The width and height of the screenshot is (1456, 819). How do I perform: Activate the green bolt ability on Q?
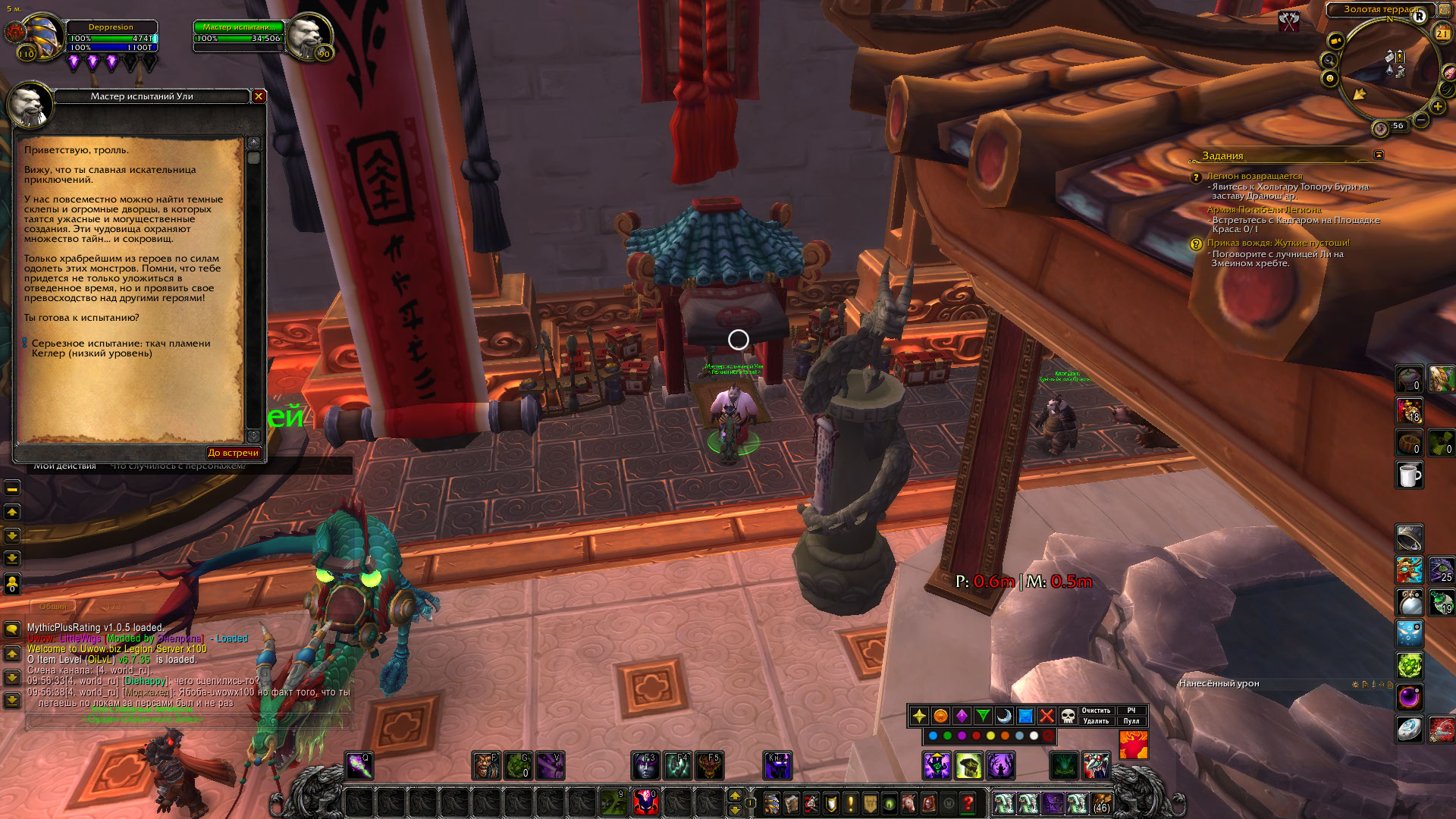coord(359,766)
